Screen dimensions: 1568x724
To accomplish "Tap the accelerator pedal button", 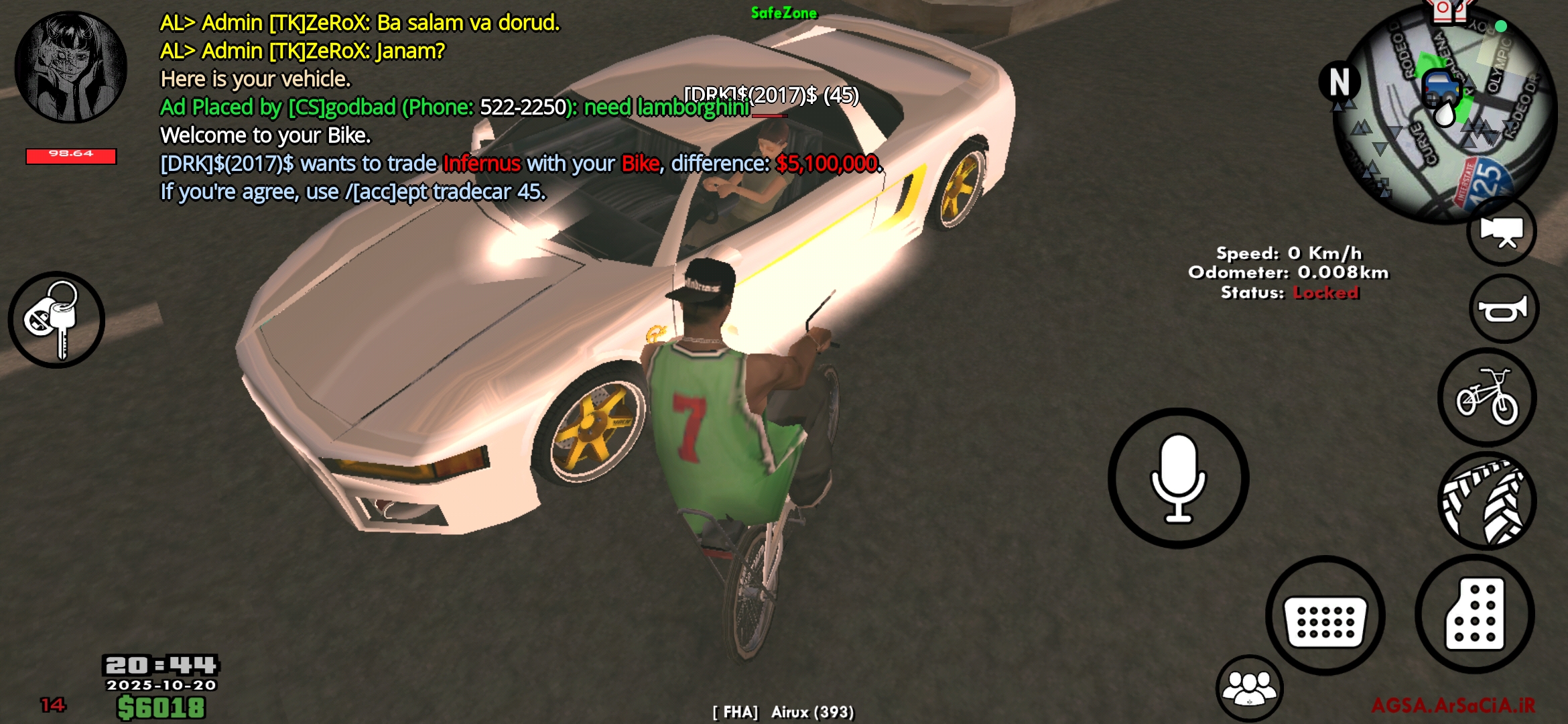I will click(1474, 614).
